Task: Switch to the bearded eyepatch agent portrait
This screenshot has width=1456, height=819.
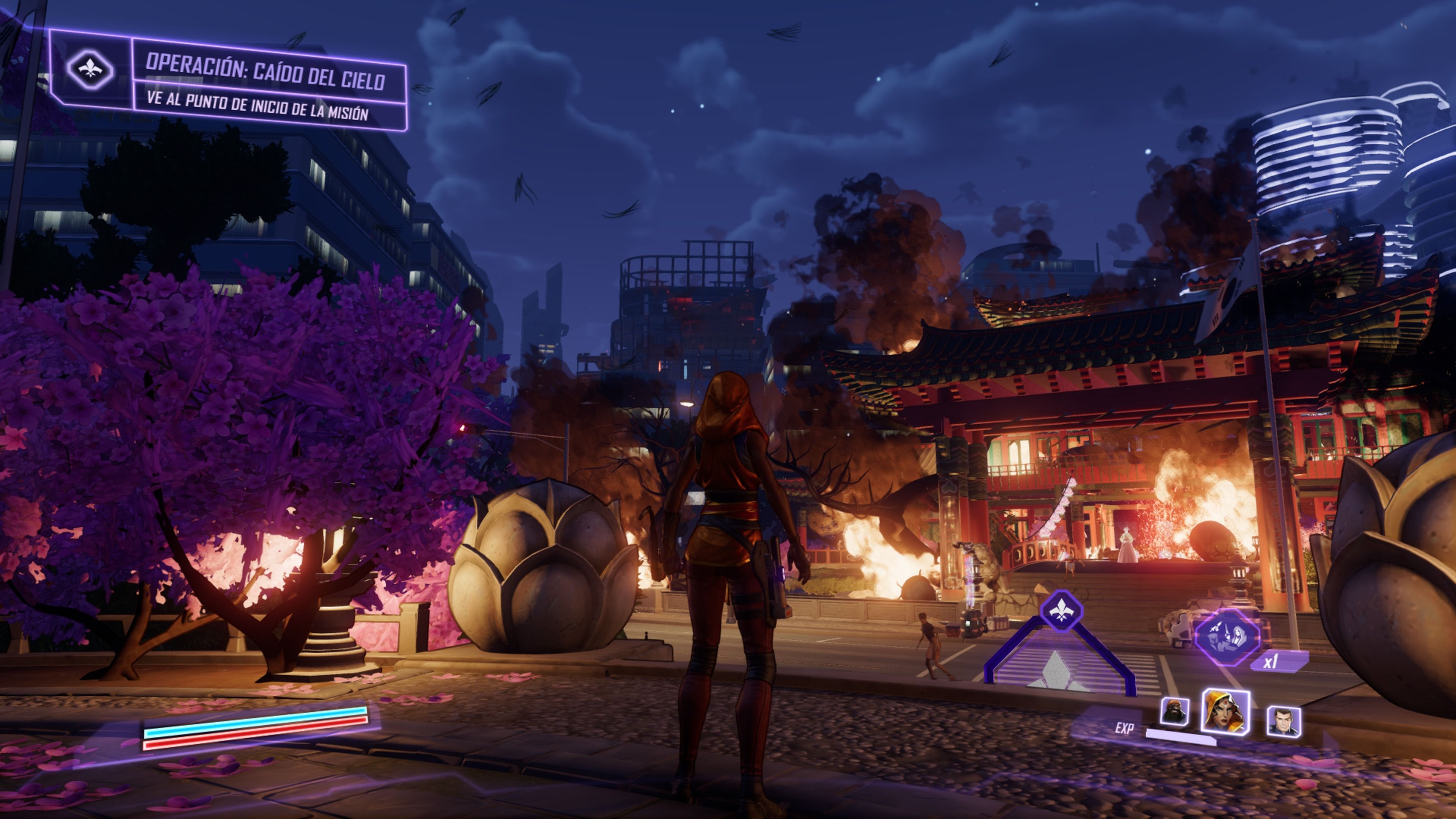Action: click(x=1175, y=711)
